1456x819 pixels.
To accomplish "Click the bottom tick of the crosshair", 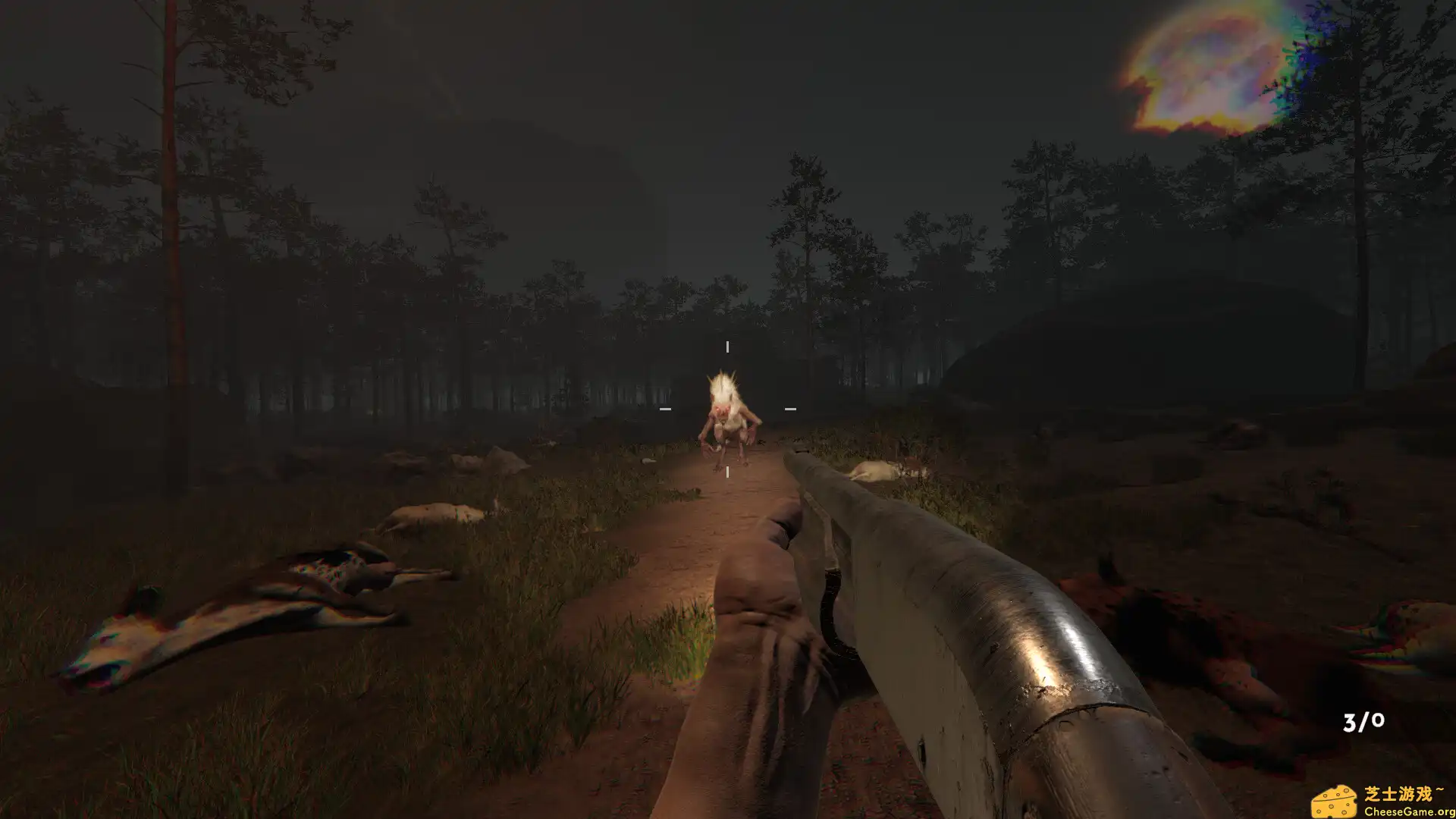I will point(727,472).
